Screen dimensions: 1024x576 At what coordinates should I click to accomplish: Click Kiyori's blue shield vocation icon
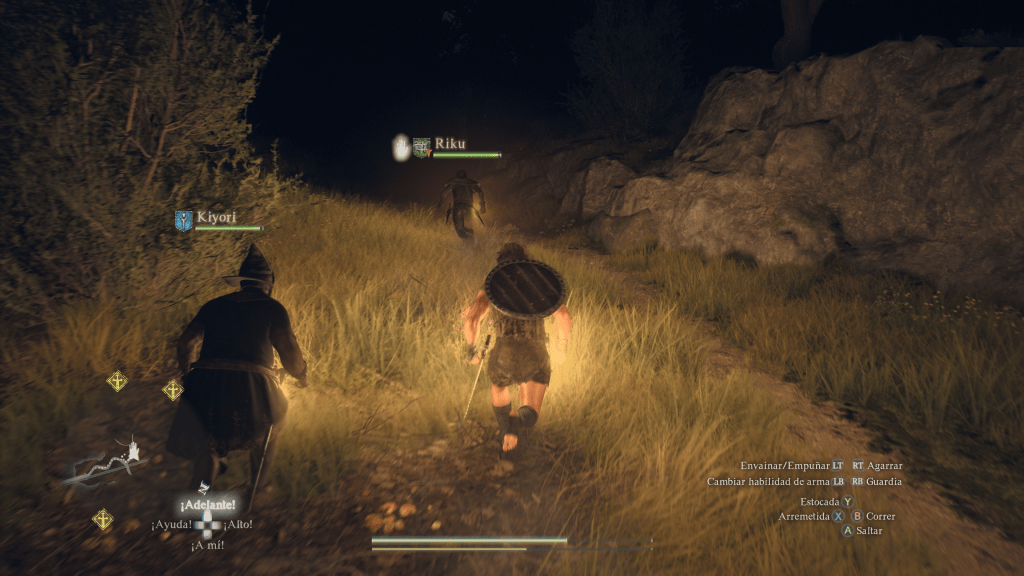183,220
